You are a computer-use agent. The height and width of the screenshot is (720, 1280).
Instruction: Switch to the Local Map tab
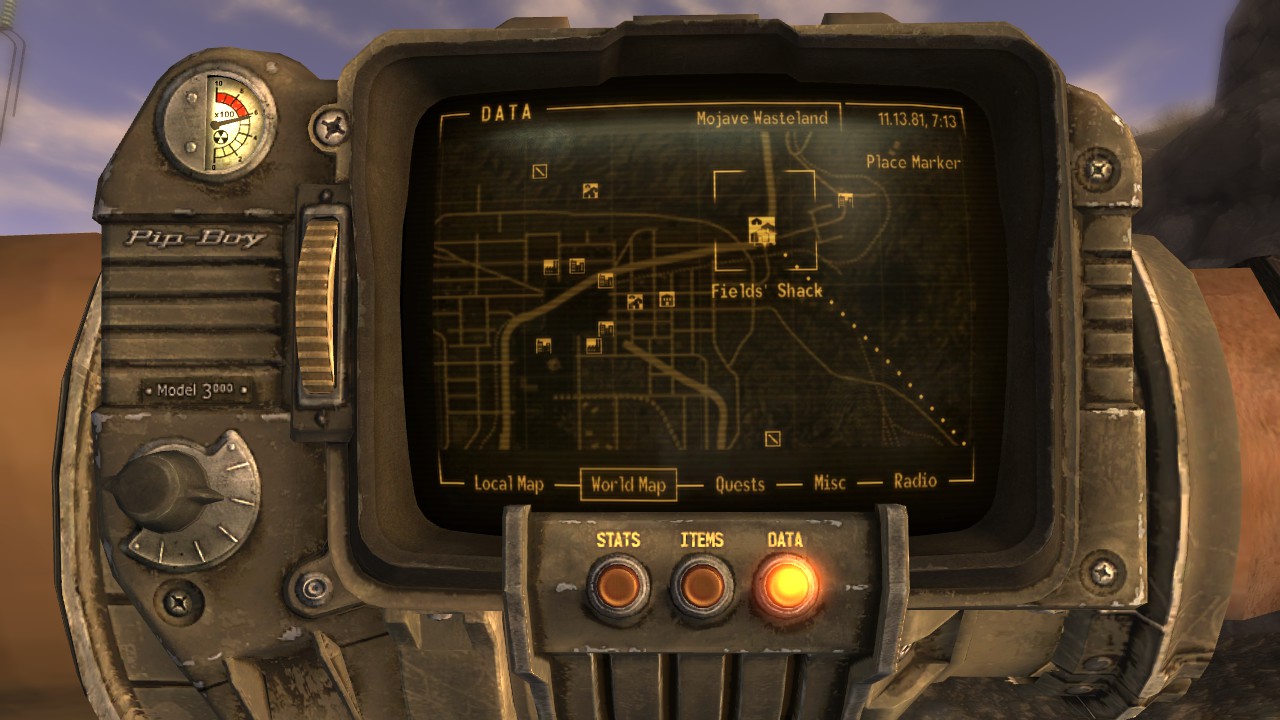pos(508,485)
